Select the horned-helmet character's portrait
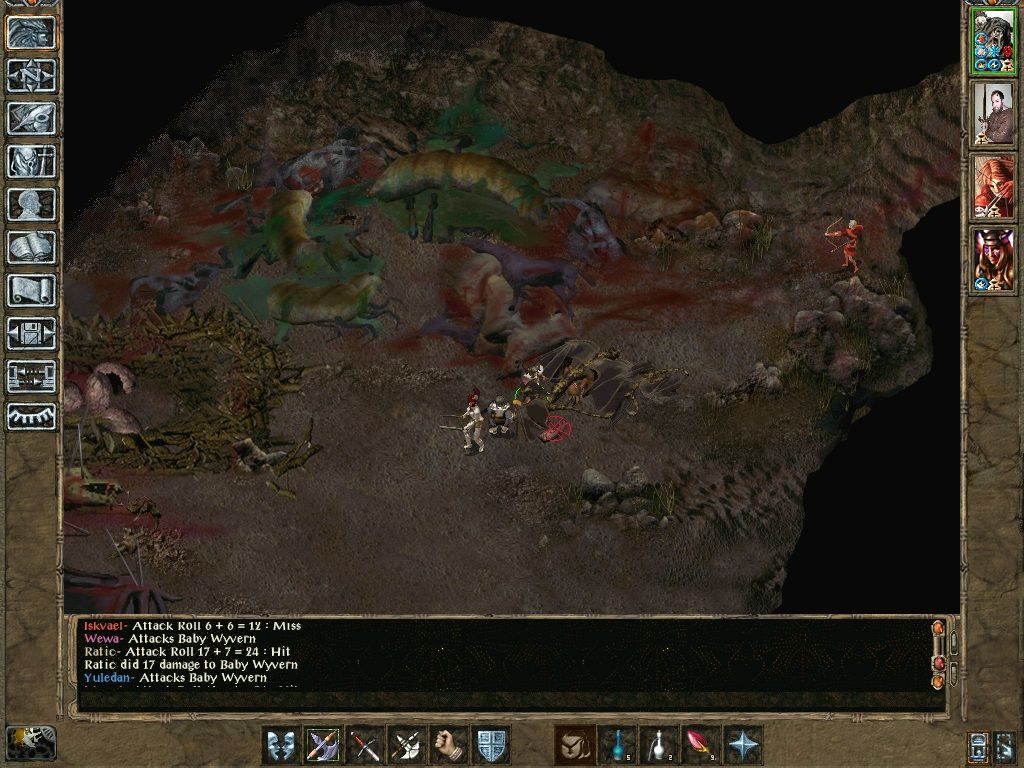The height and width of the screenshot is (768, 1024). 992,260
